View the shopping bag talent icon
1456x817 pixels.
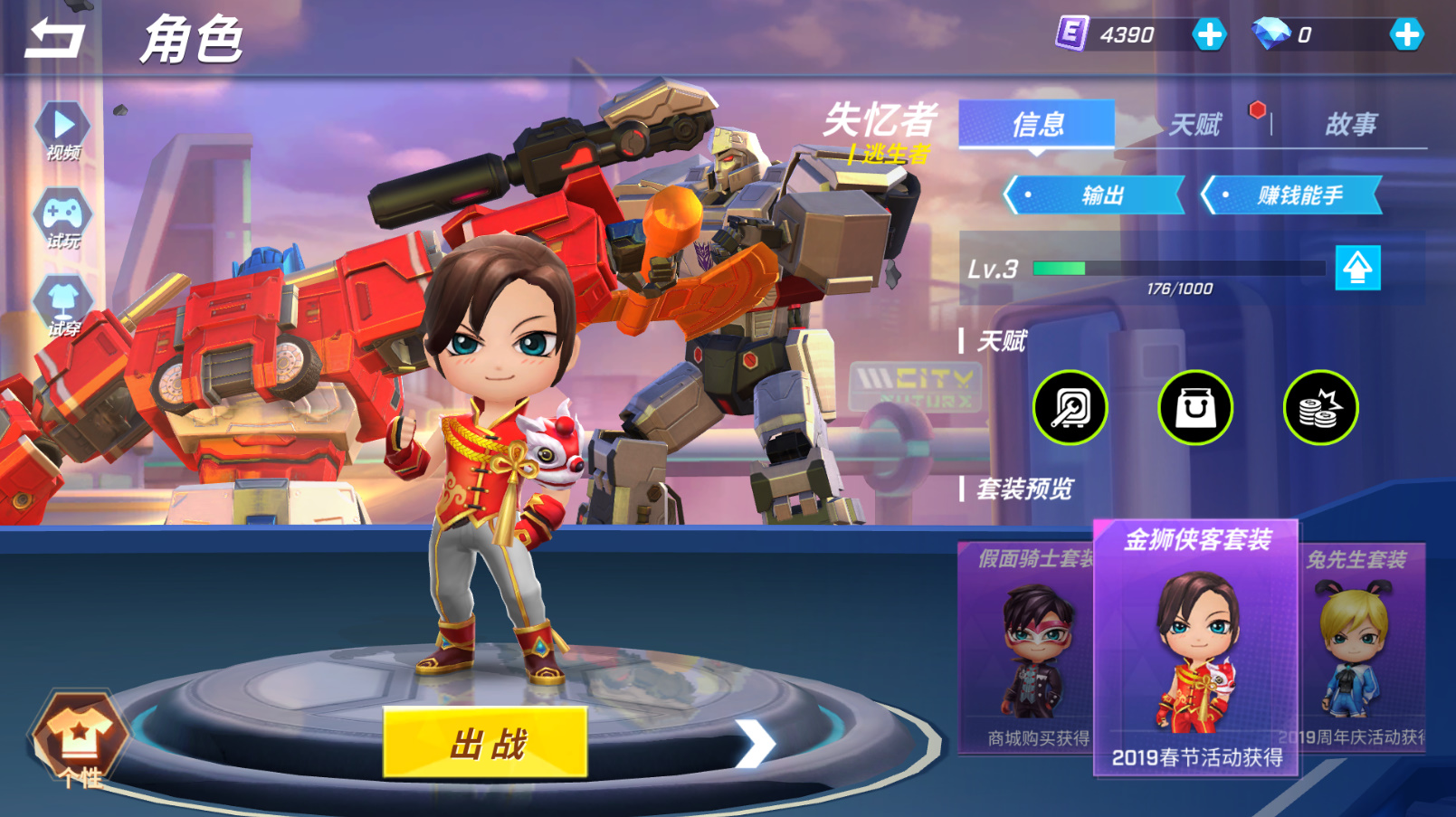1195,408
